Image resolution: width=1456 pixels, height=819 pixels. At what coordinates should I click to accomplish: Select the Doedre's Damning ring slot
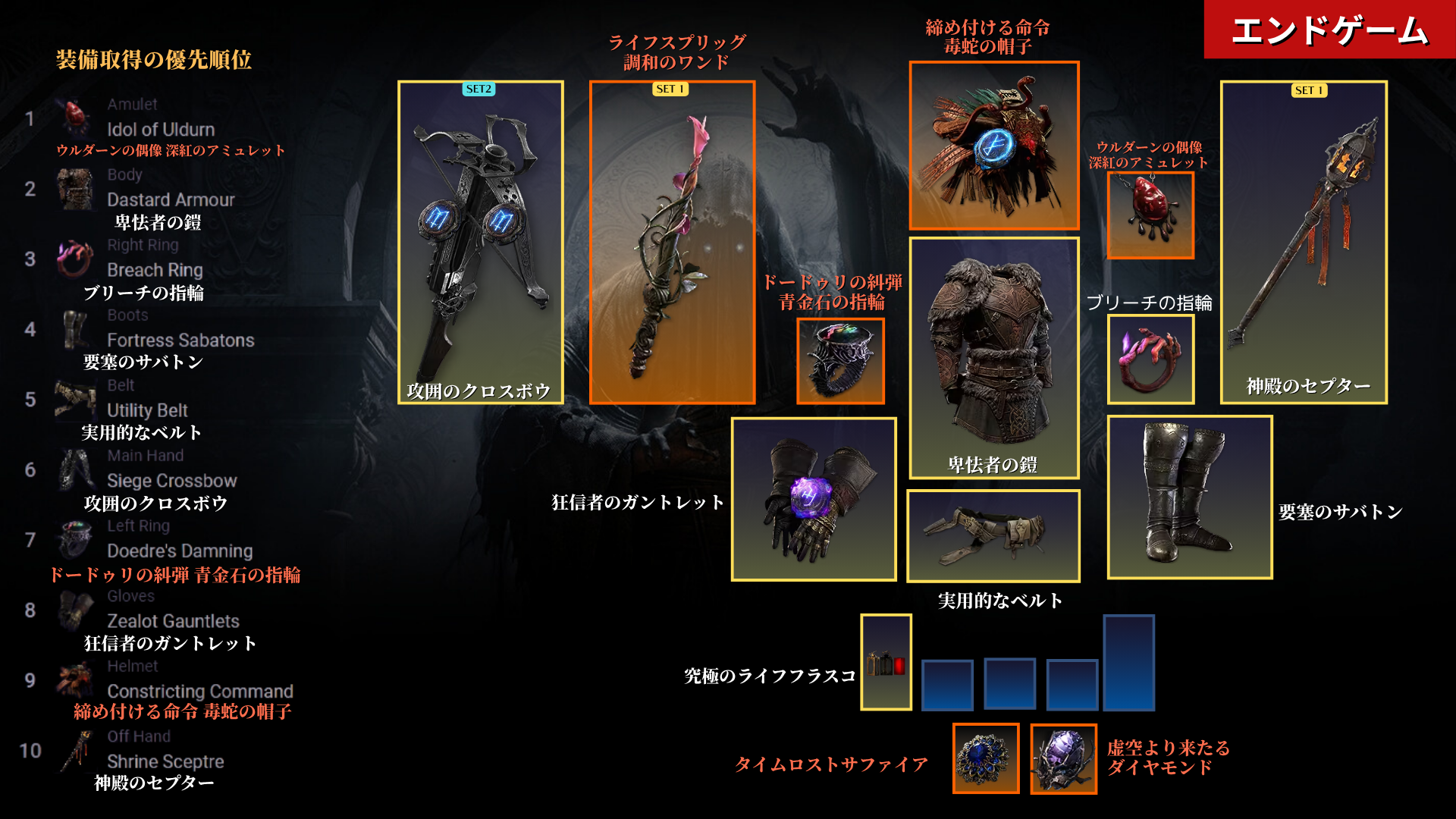(x=840, y=361)
